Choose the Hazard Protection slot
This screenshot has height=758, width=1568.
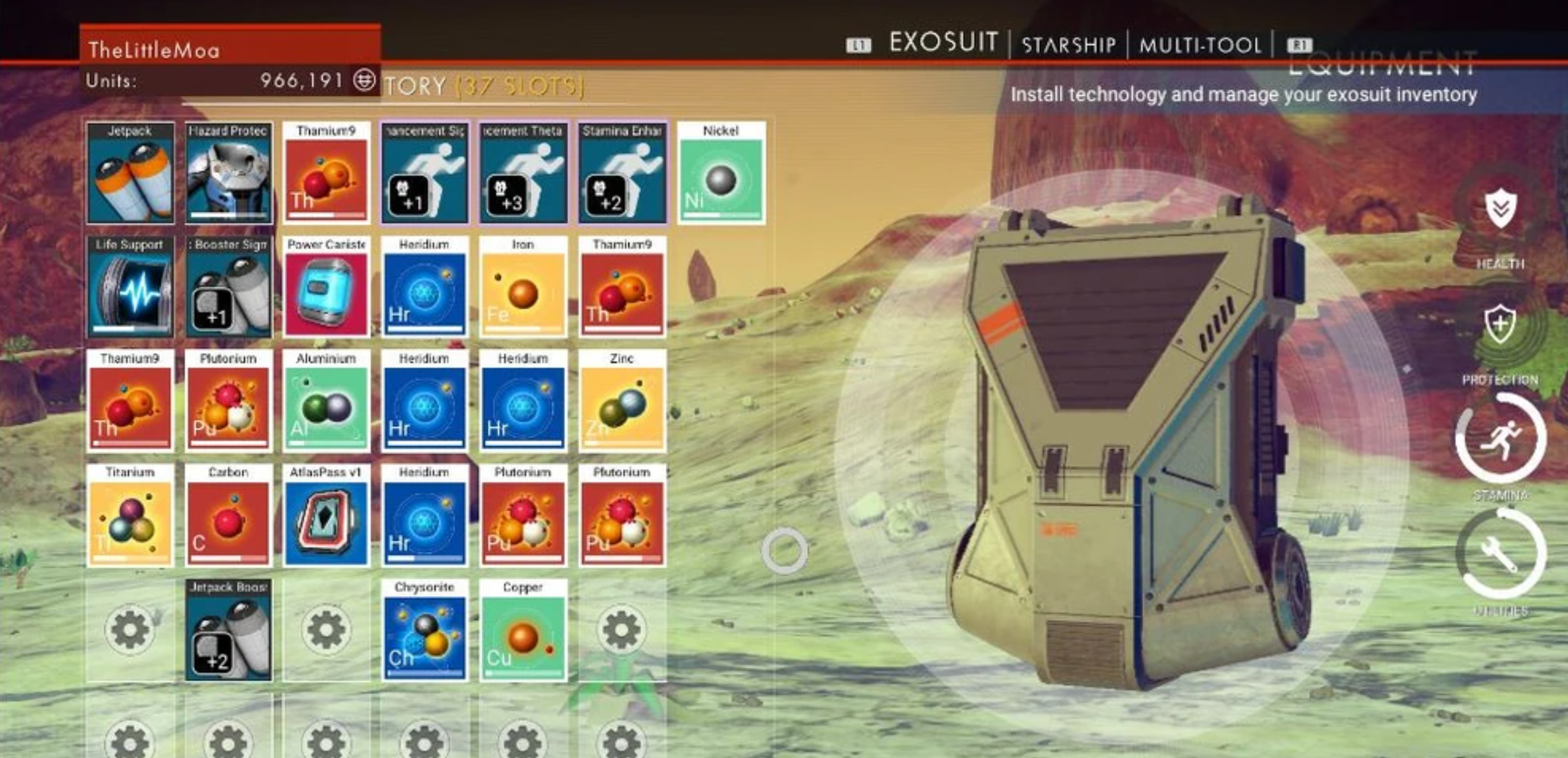click(x=229, y=173)
